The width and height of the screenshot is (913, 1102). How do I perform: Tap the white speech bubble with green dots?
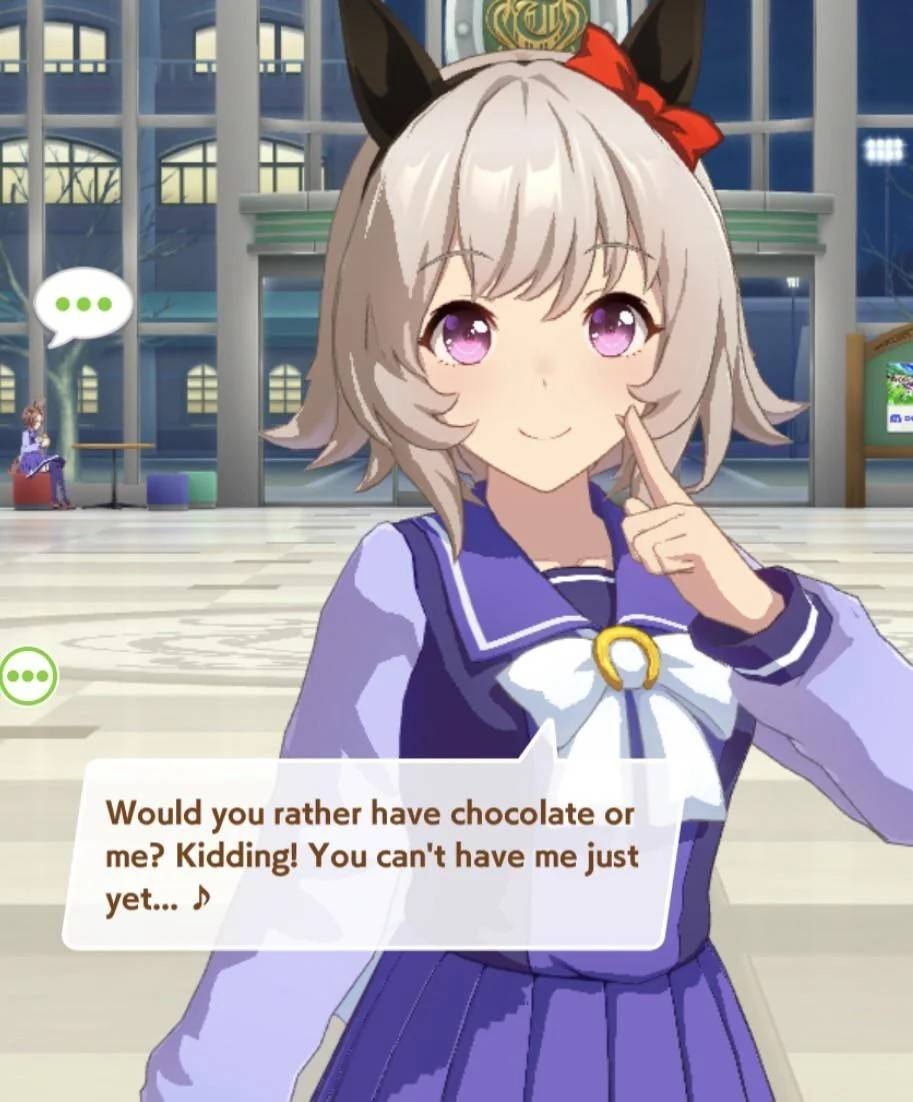tap(84, 303)
